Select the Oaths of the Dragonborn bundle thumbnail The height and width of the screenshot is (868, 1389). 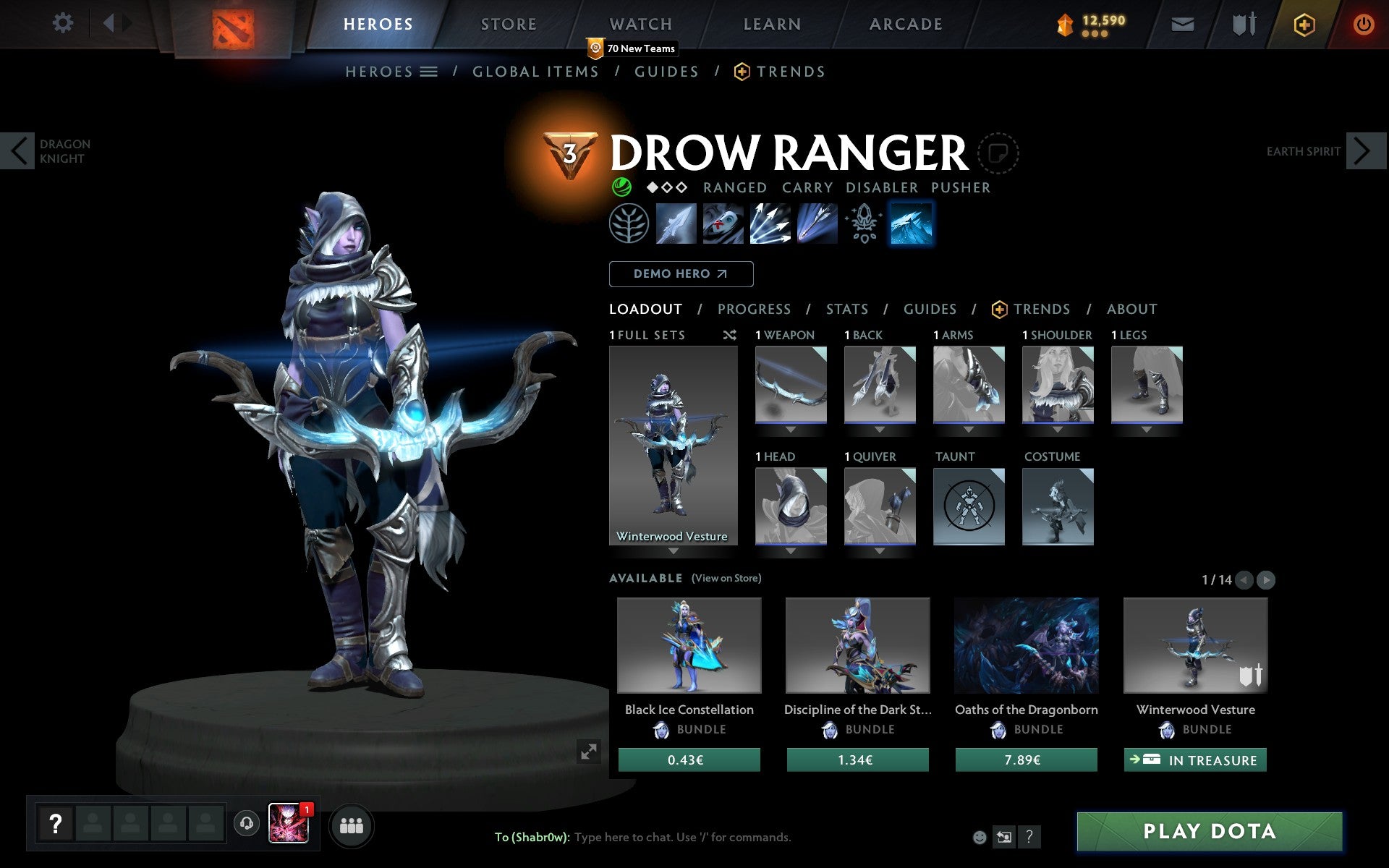pos(1026,646)
